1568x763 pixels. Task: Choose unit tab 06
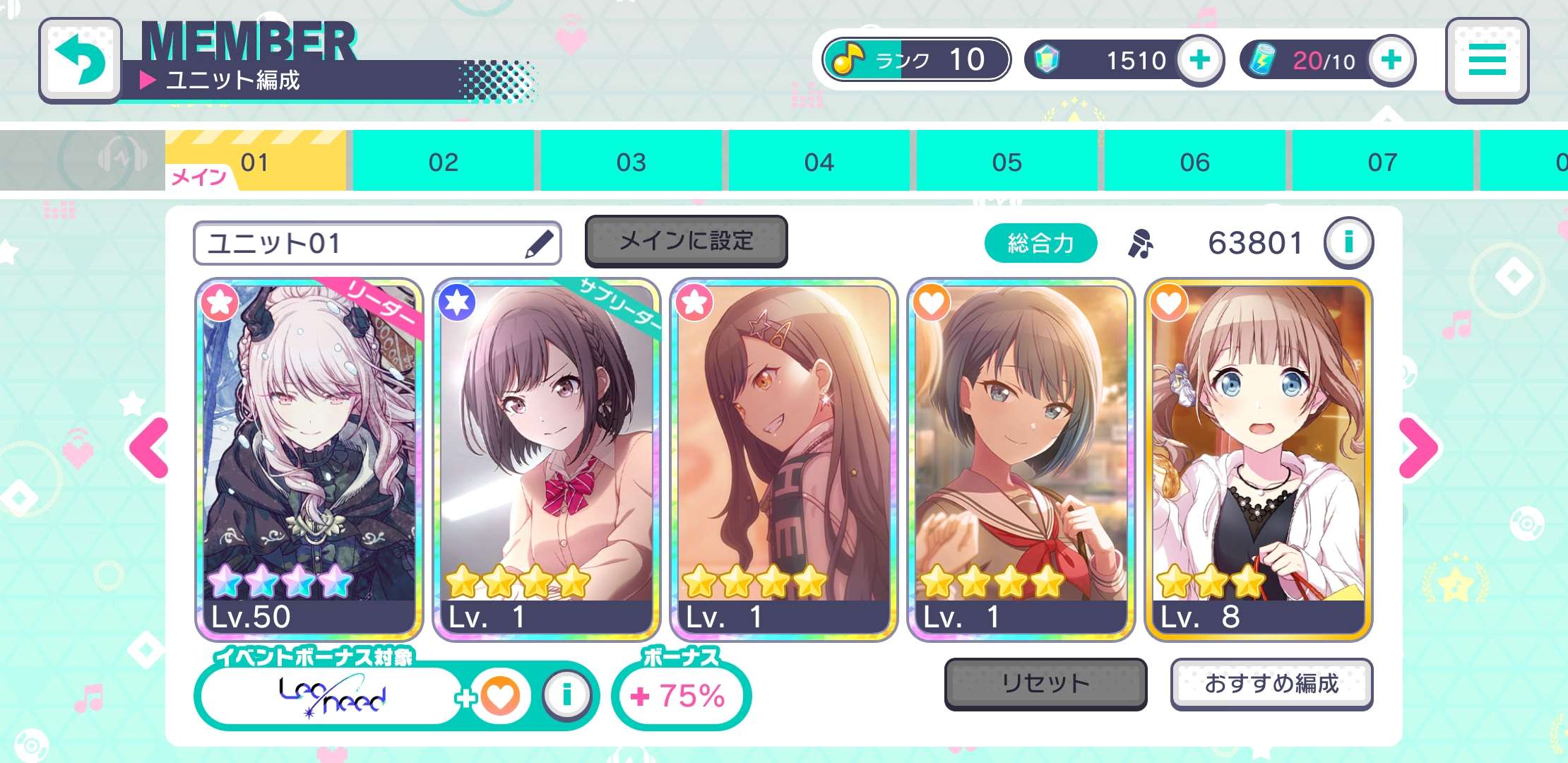(x=1194, y=162)
